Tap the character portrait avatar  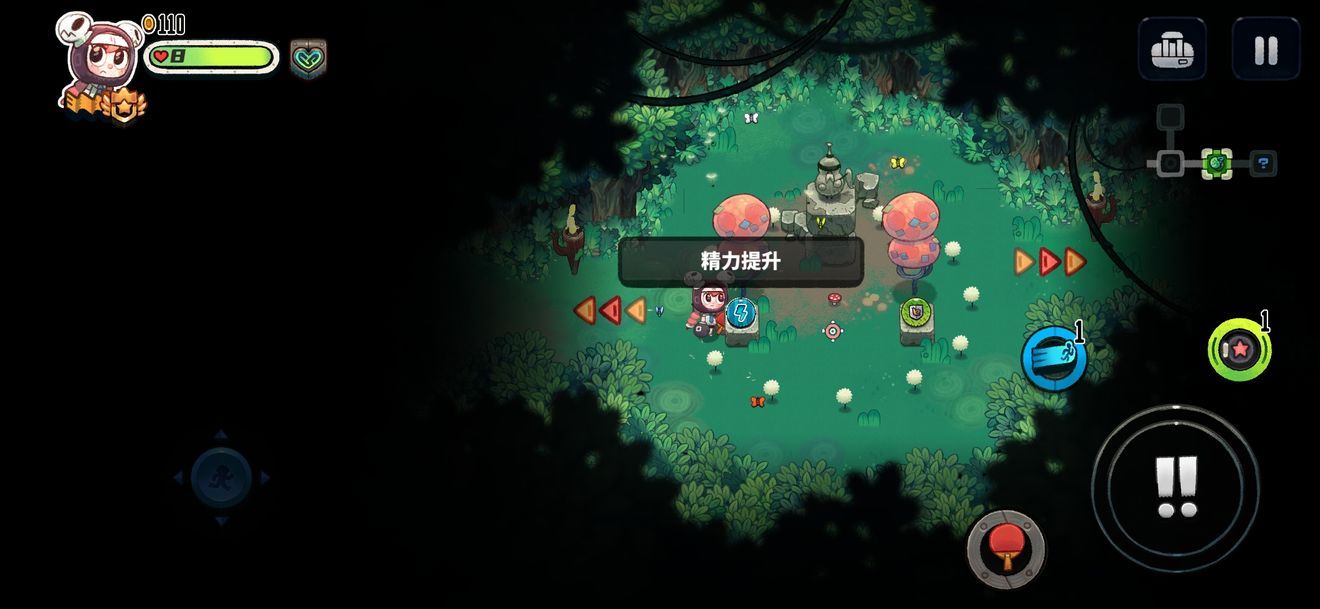(x=101, y=60)
